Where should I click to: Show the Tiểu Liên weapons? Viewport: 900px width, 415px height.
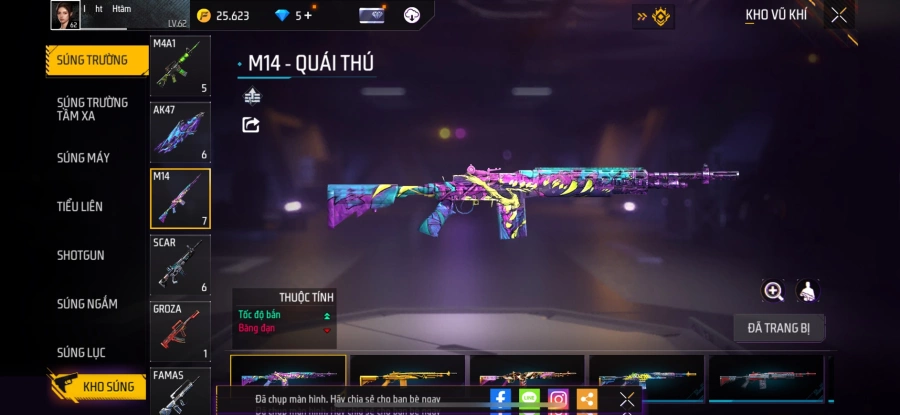(x=80, y=207)
